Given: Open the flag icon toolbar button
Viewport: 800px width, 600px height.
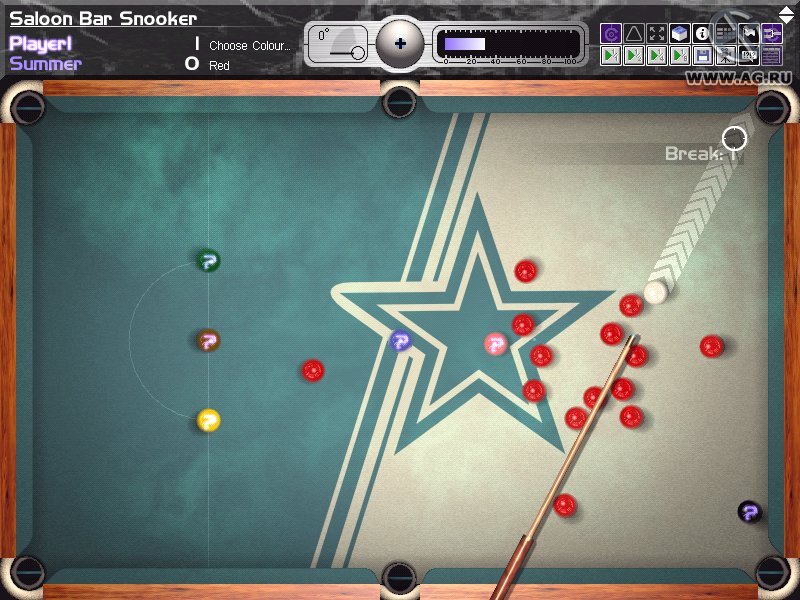Looking at the screenshot, I should pos(748,34).
